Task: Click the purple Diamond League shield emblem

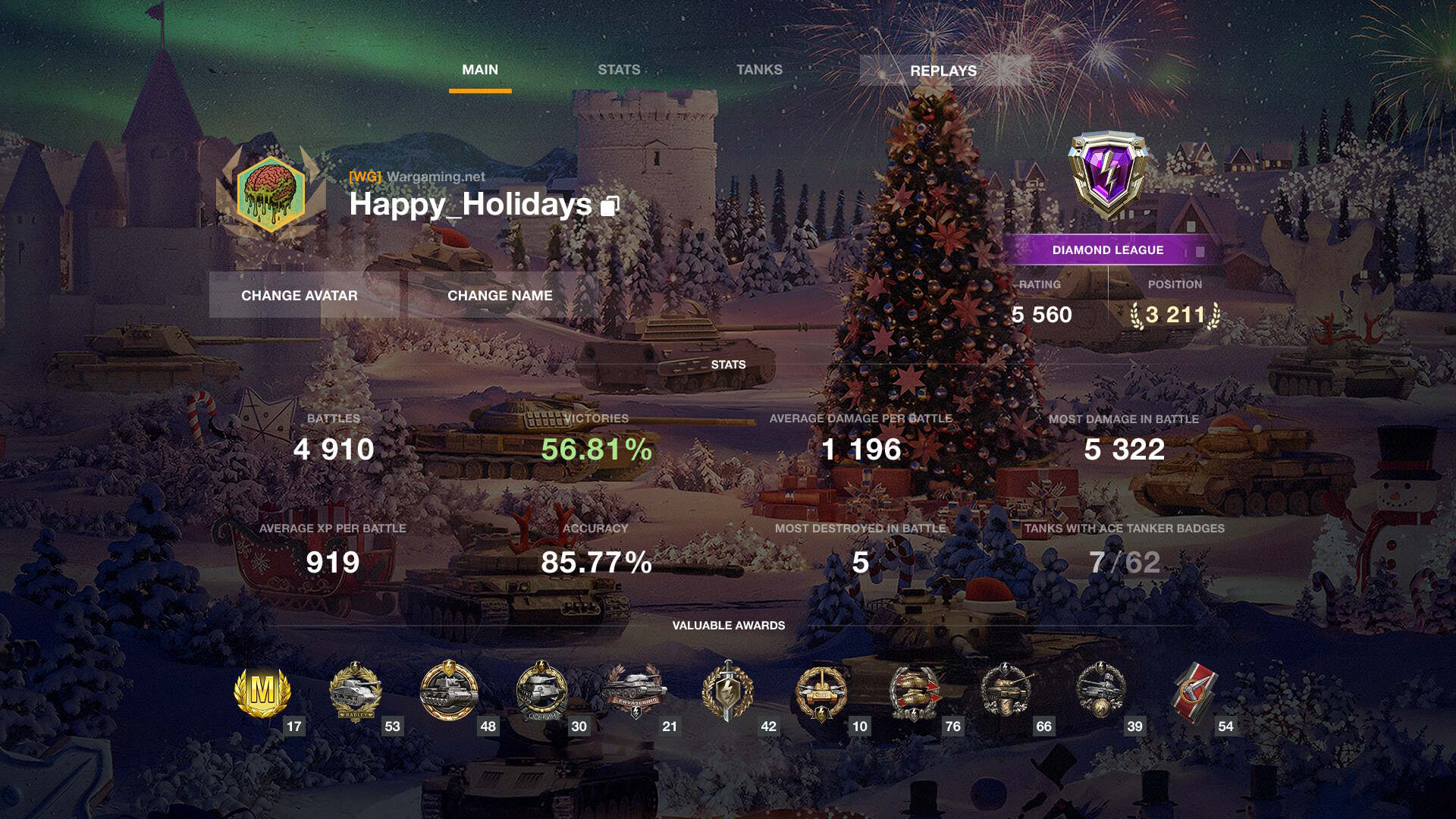Action: (1108, 173)
